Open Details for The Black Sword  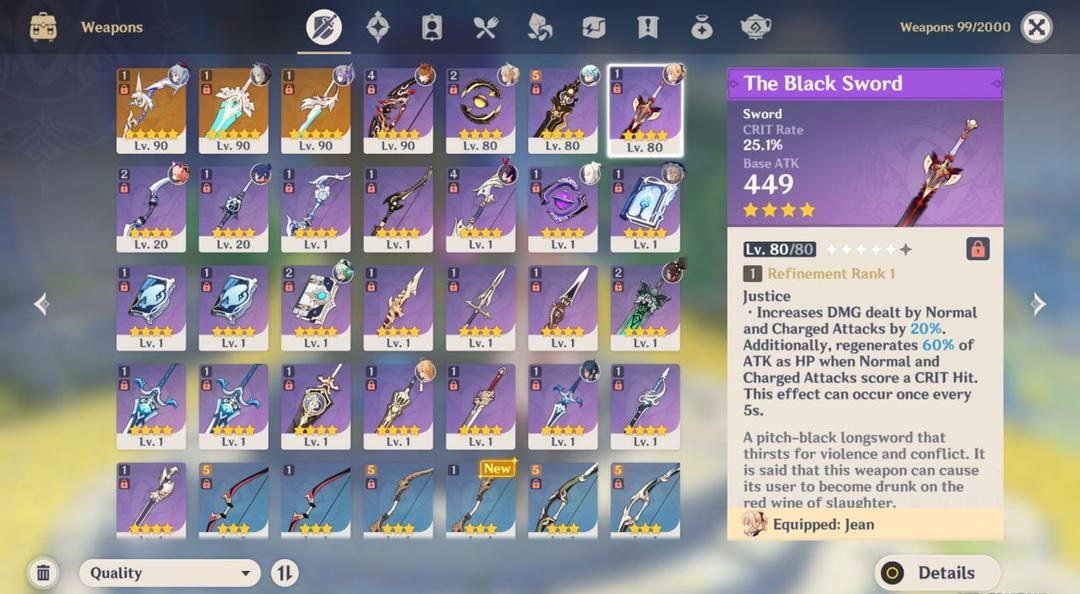coord(937,573)
